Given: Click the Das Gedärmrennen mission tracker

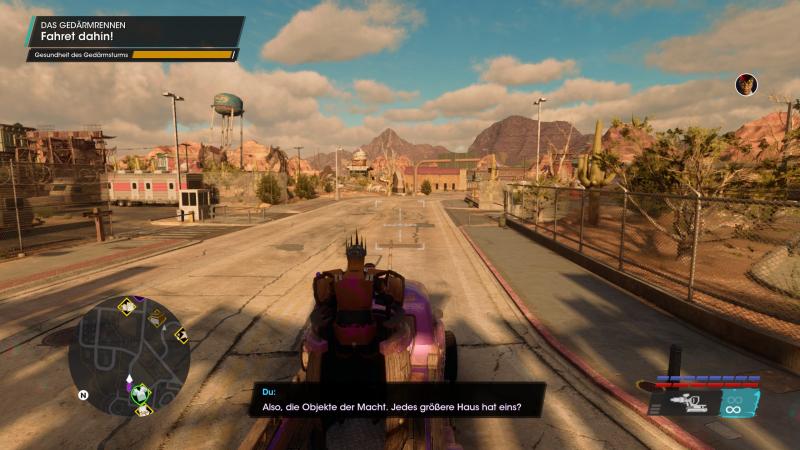Looking at the screenshot, I should 135,30.
